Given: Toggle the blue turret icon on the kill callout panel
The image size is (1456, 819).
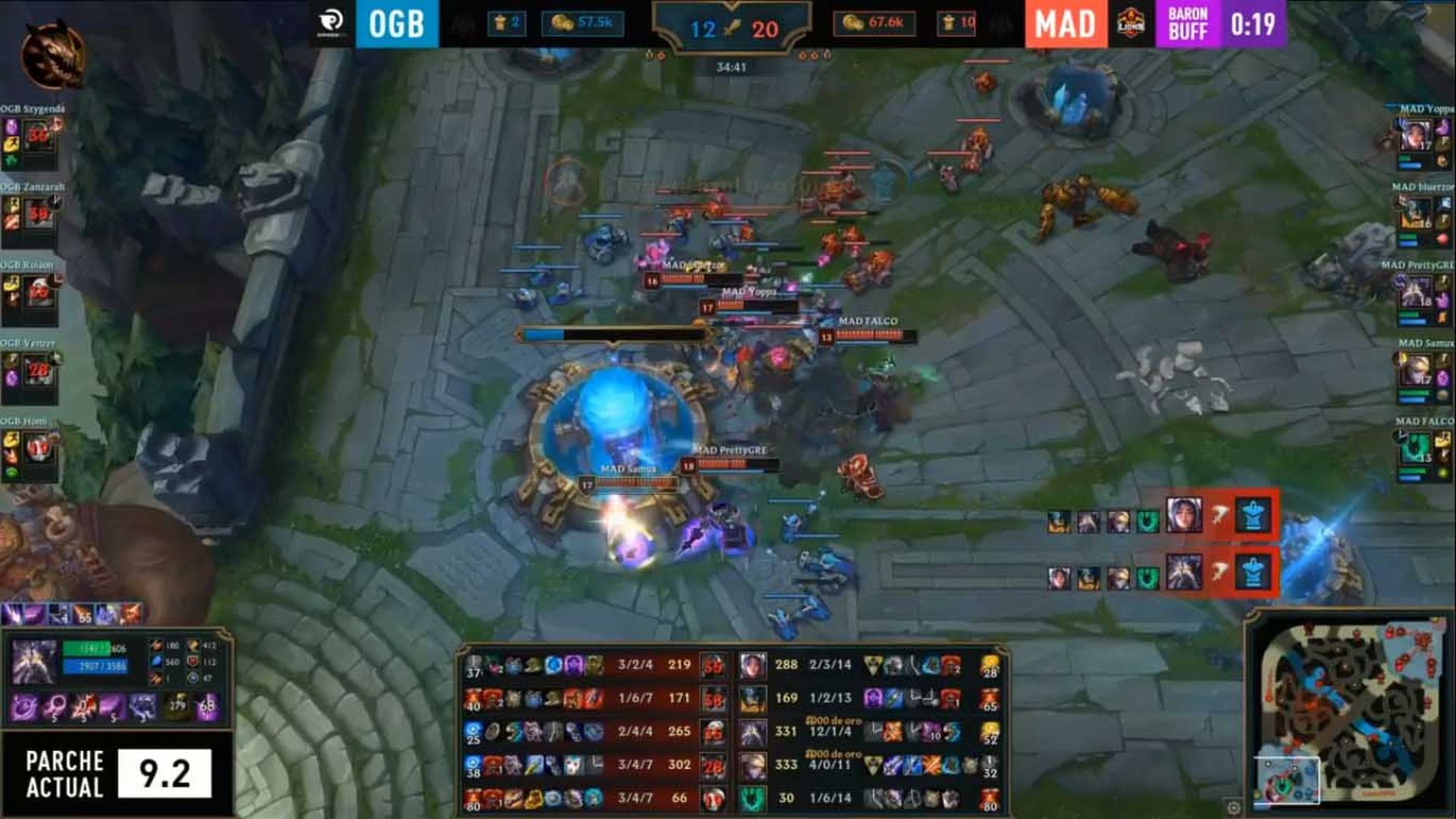Looking at the screenshot, I should point(1254,516).
